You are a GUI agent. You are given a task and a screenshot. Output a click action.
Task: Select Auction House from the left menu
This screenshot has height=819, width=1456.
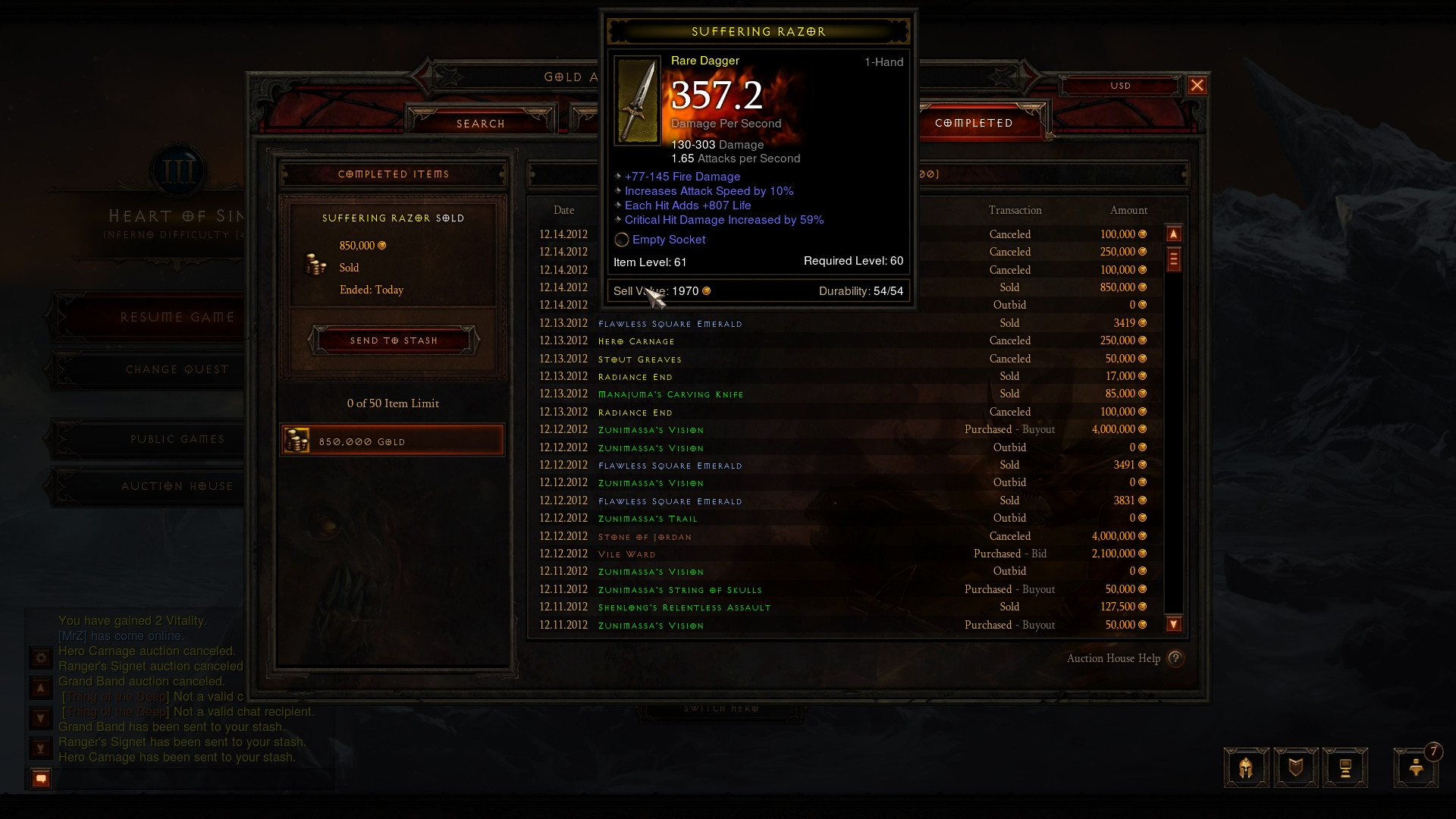point(176,486)
